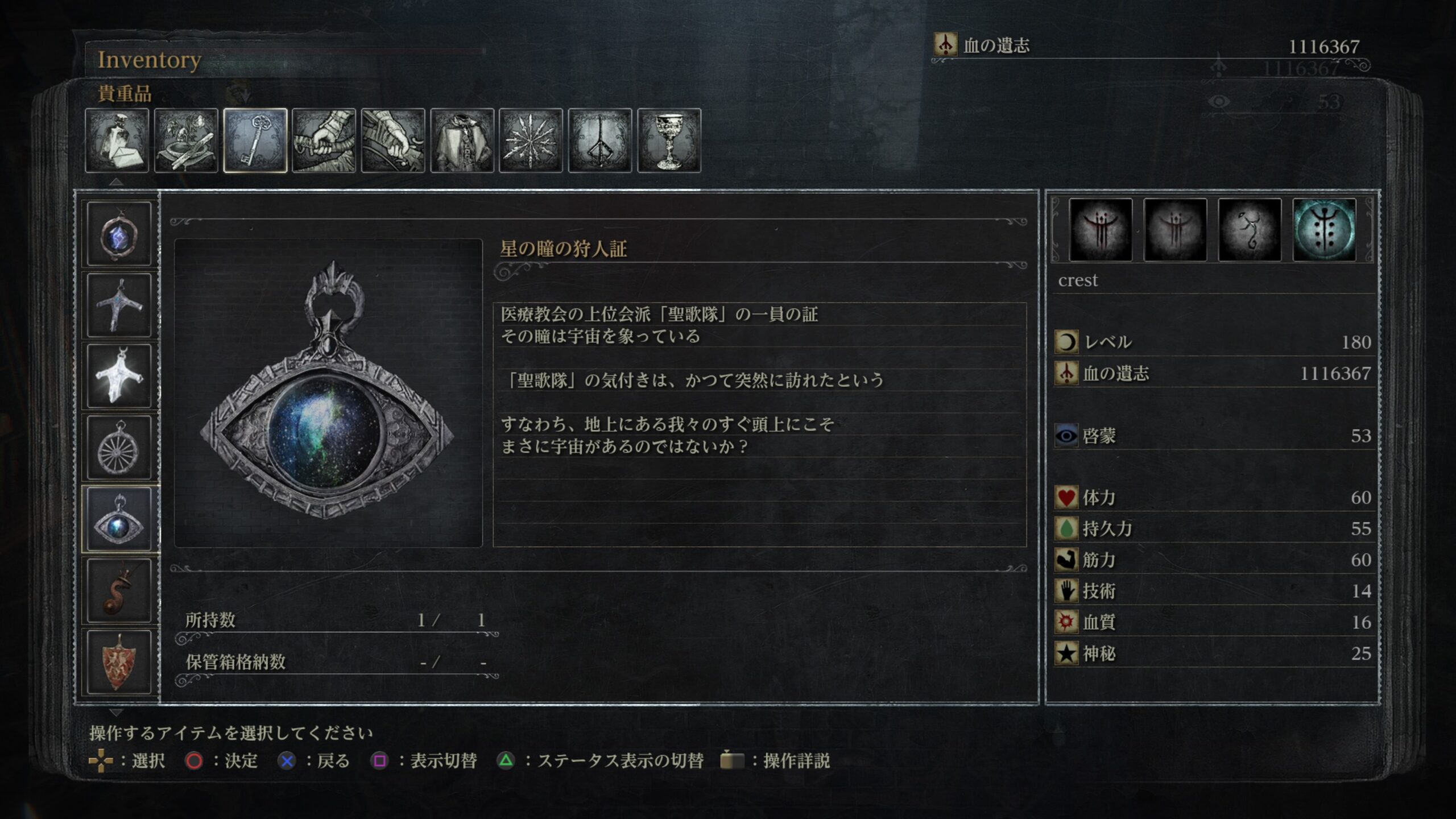Viewport: 1456px width, 819px height.
Task: Open the chalice category tab
Action: click(x=669, y=140)
